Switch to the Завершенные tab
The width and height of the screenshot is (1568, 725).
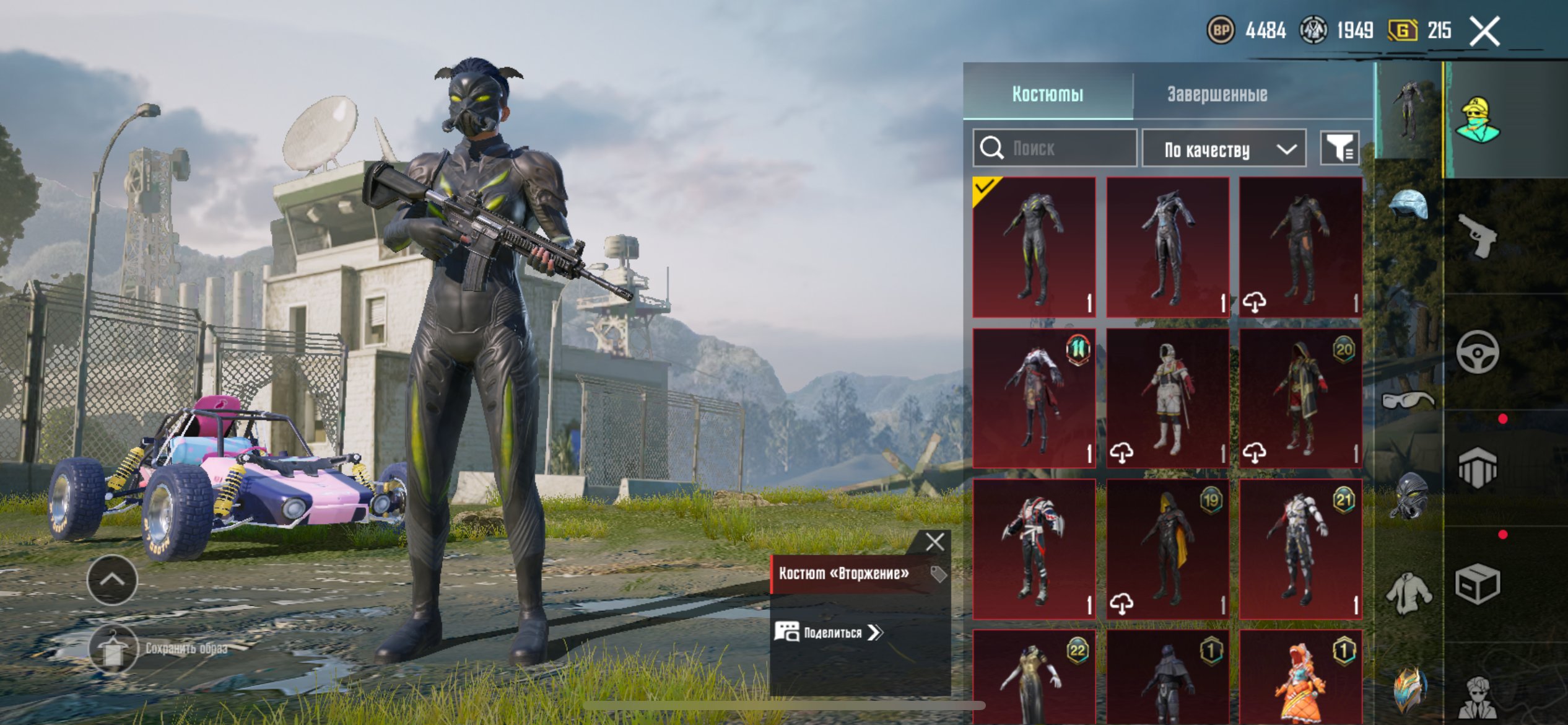pos(1217,94)
